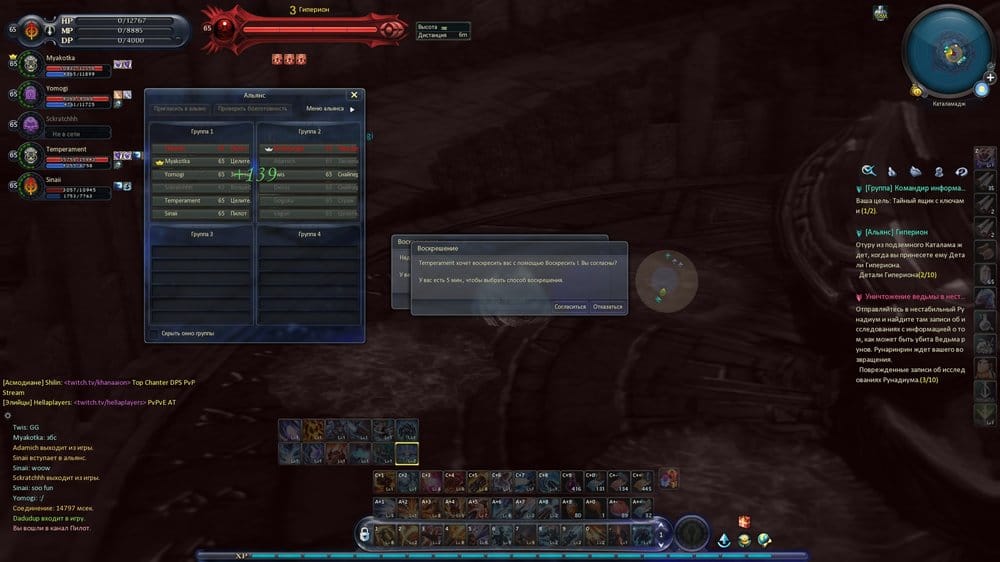Viewport: 1000px width, 562px height.
Task: Open the Меню альянса dropdown
Action: pyautogui.click(x=330, y=108)
